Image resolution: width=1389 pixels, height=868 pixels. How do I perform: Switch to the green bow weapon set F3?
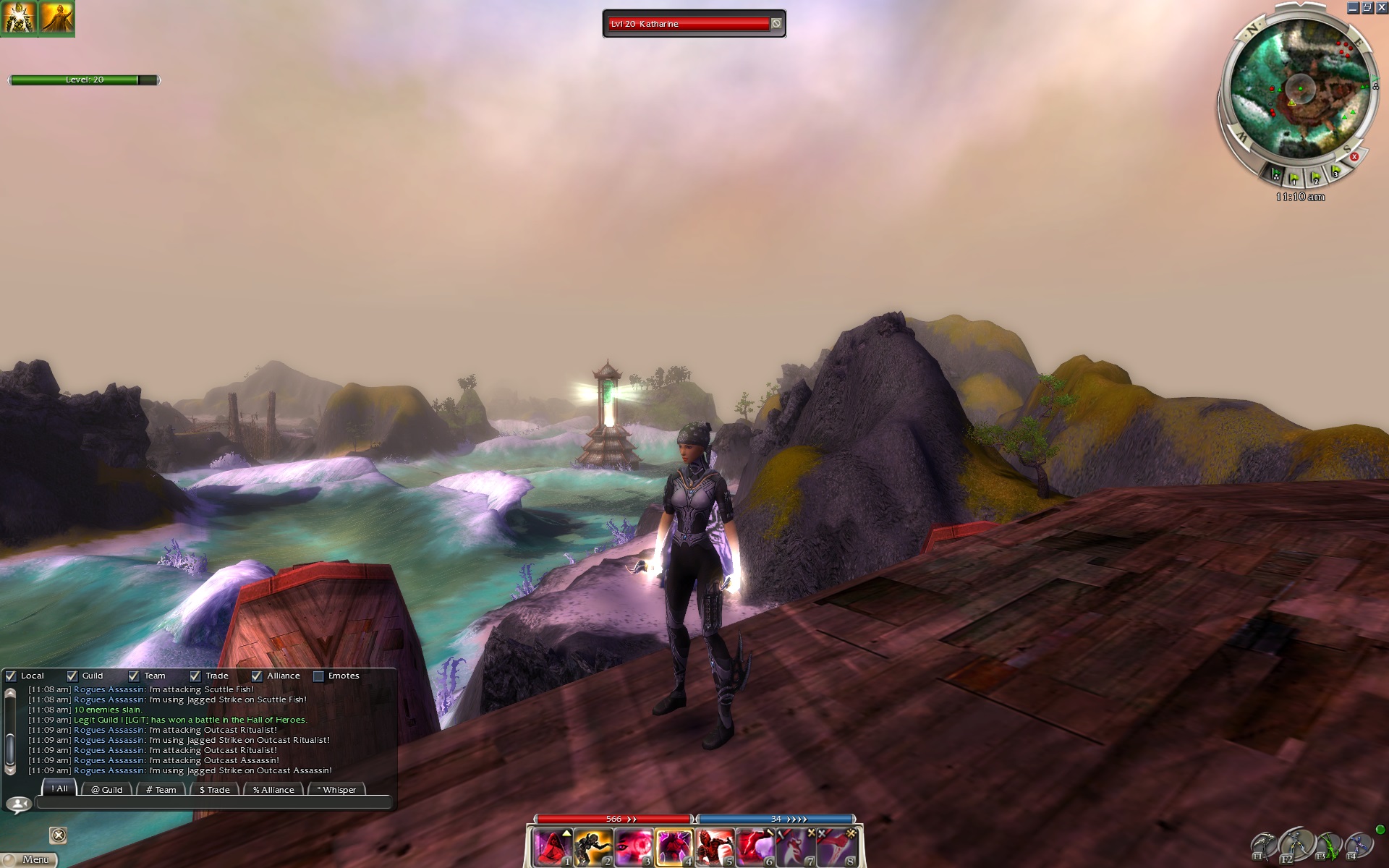point(1328,845)
